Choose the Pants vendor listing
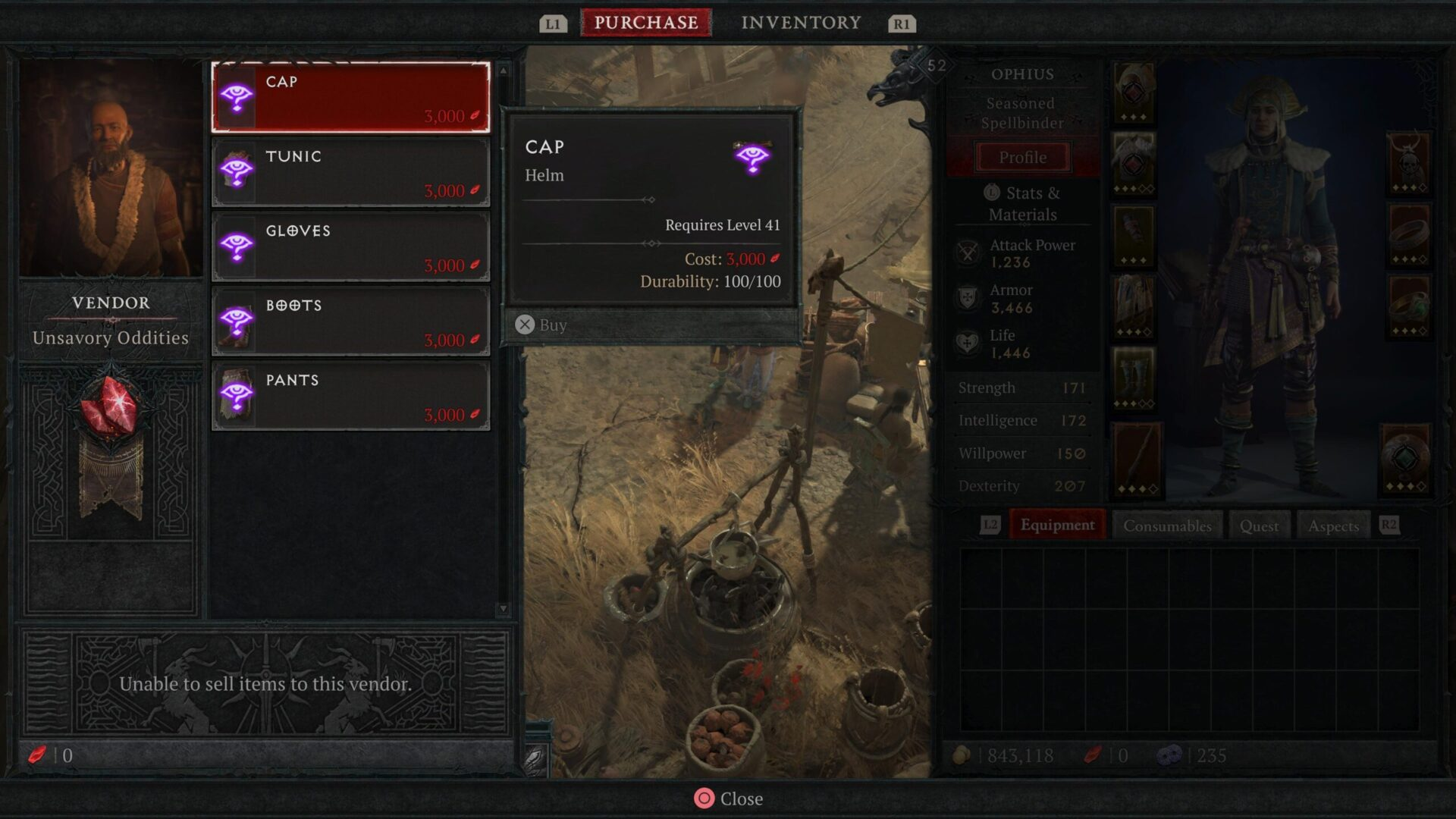This screenshot has width=1456, height=819. 350,396
